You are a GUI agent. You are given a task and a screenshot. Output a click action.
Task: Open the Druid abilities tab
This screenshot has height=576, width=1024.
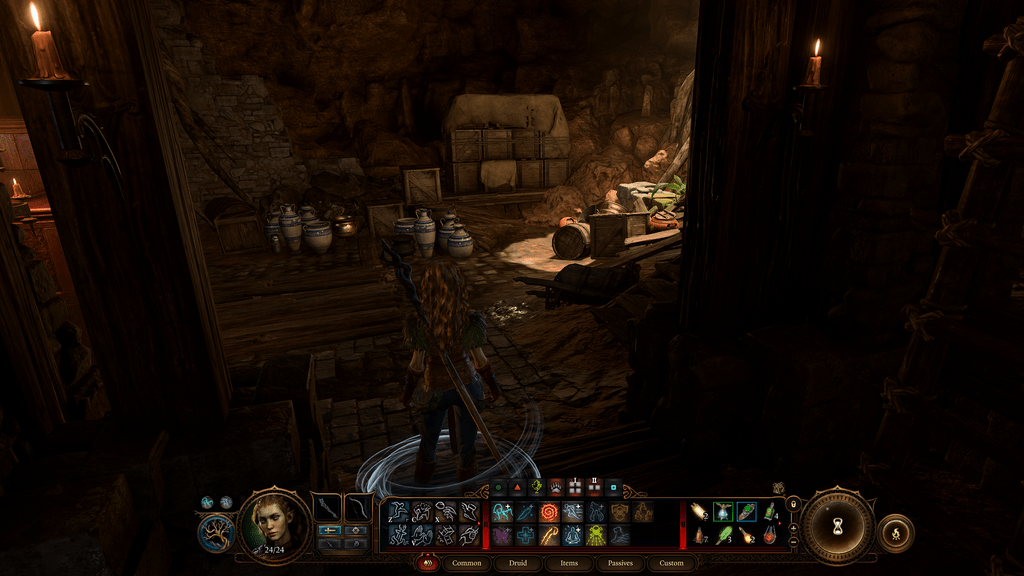click(x=518, y=563)
